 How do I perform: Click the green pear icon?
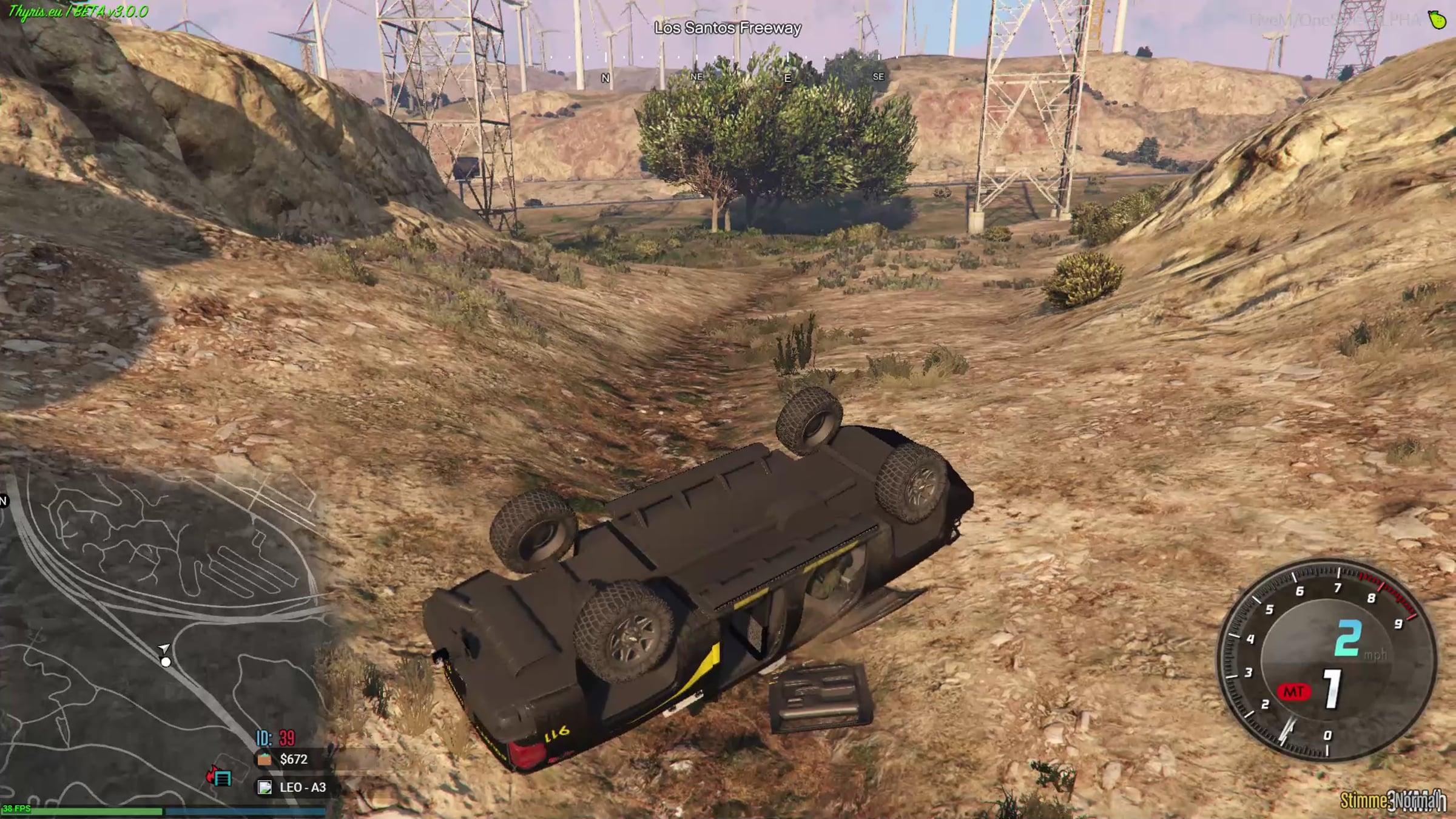pyautogui.click(x=1437, y=19)
